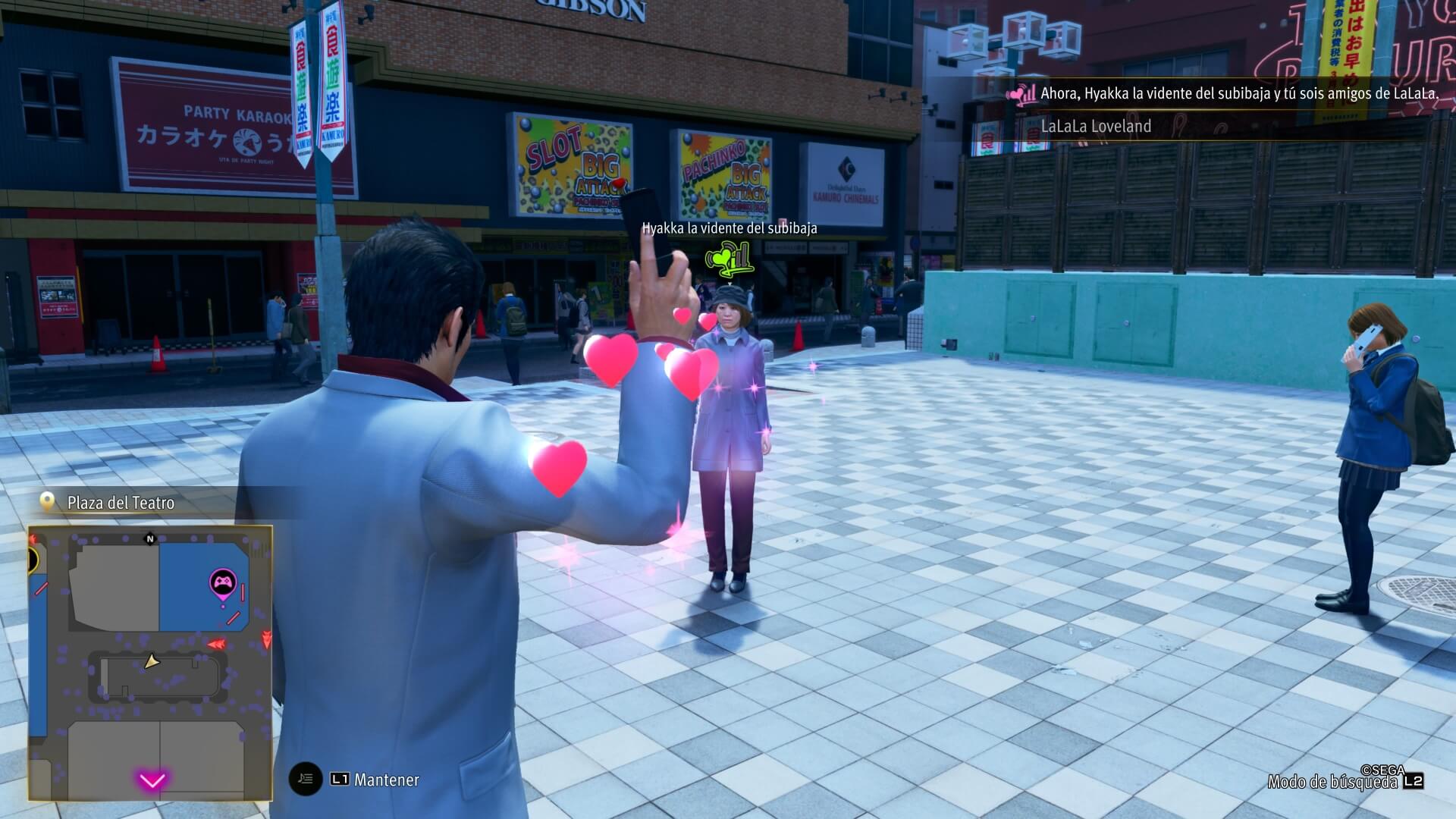Screen dimensions: 1456x819
Task: Click the pink chevron marker on minimap
Action: 152,780
